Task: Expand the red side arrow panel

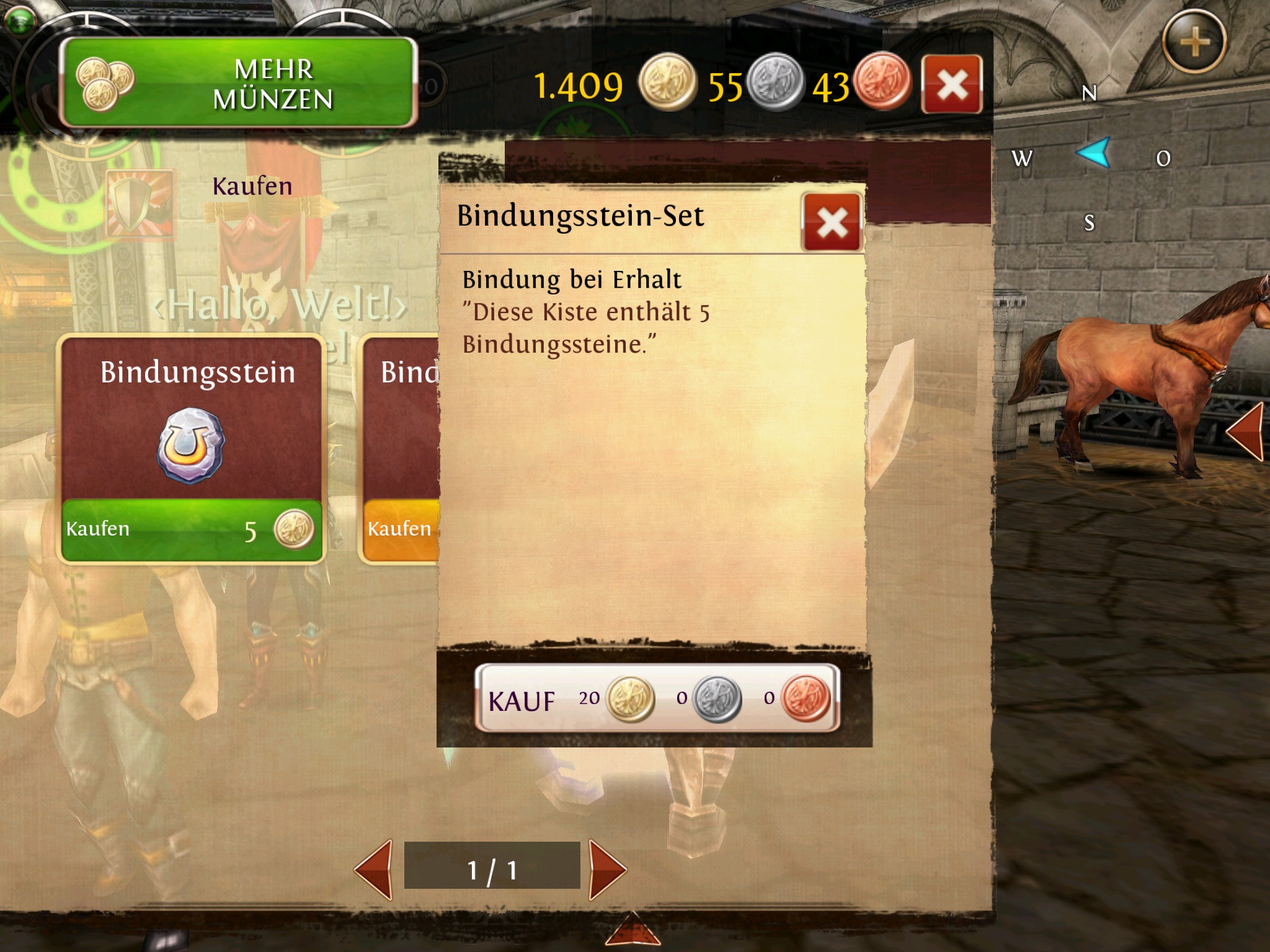Action: [1245, 431]
